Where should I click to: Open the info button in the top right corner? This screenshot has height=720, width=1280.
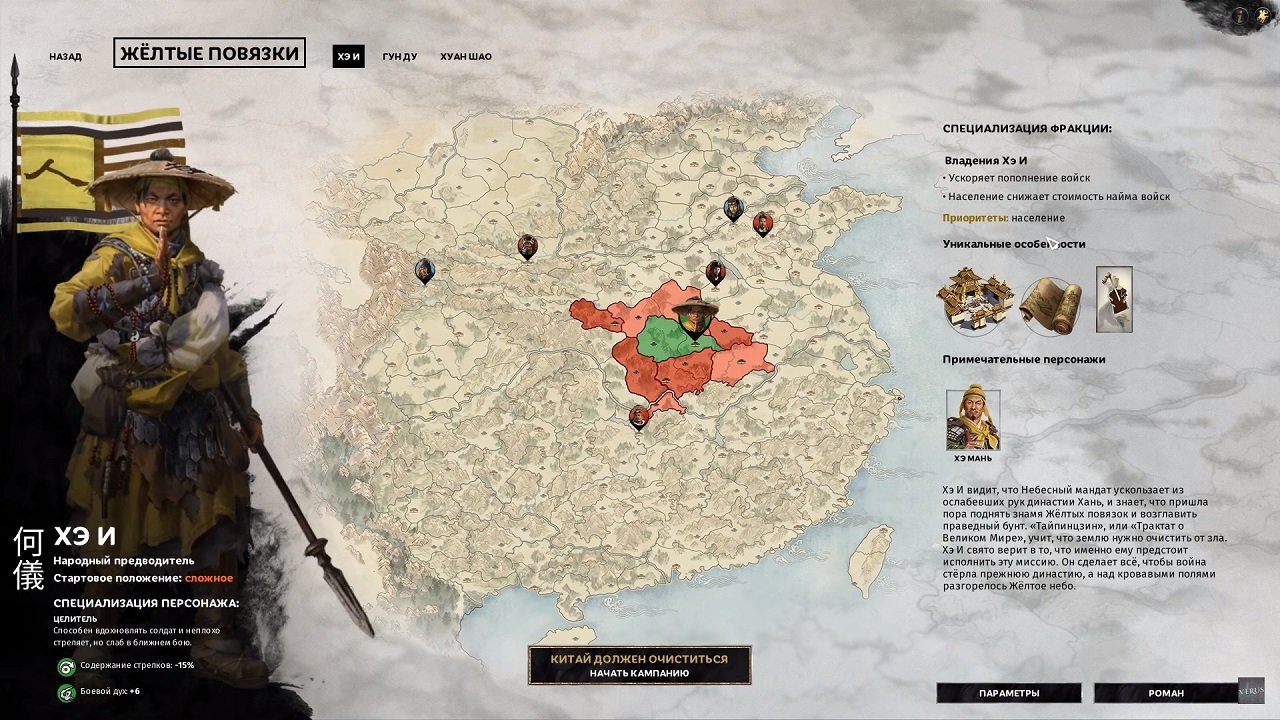point(1240,17)
